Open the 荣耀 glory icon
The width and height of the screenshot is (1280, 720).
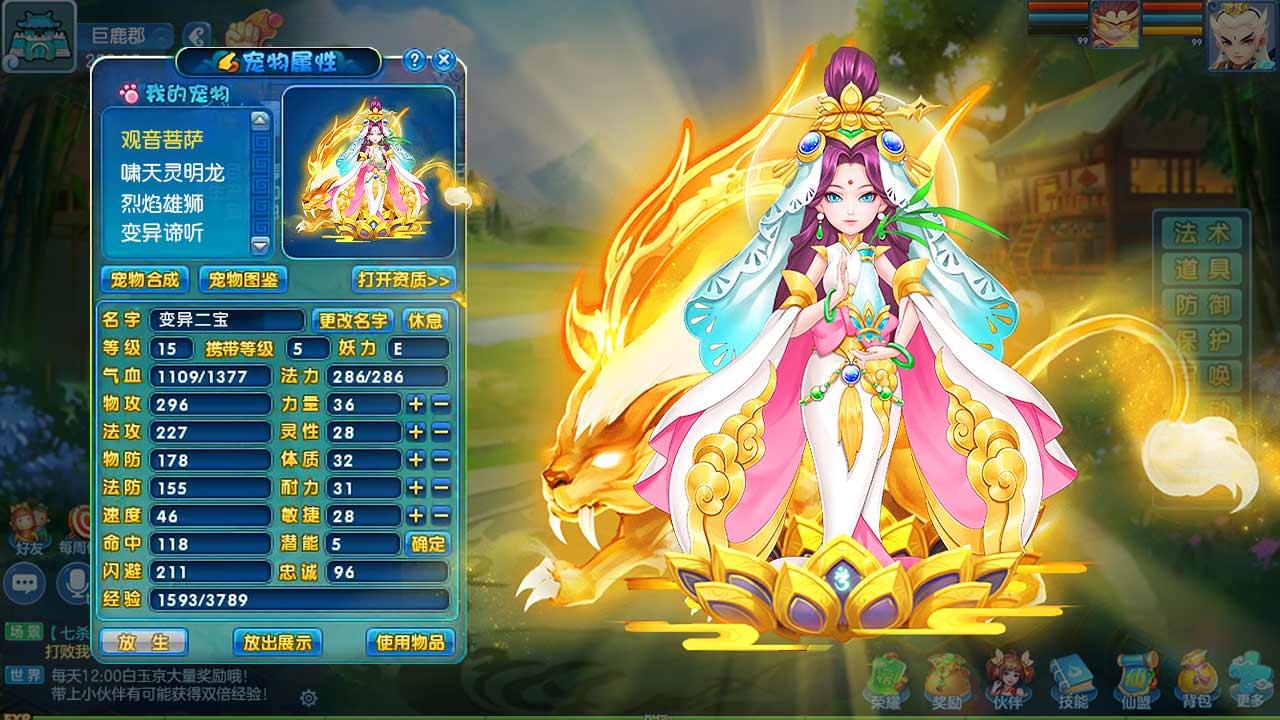[x=888, y=682]
